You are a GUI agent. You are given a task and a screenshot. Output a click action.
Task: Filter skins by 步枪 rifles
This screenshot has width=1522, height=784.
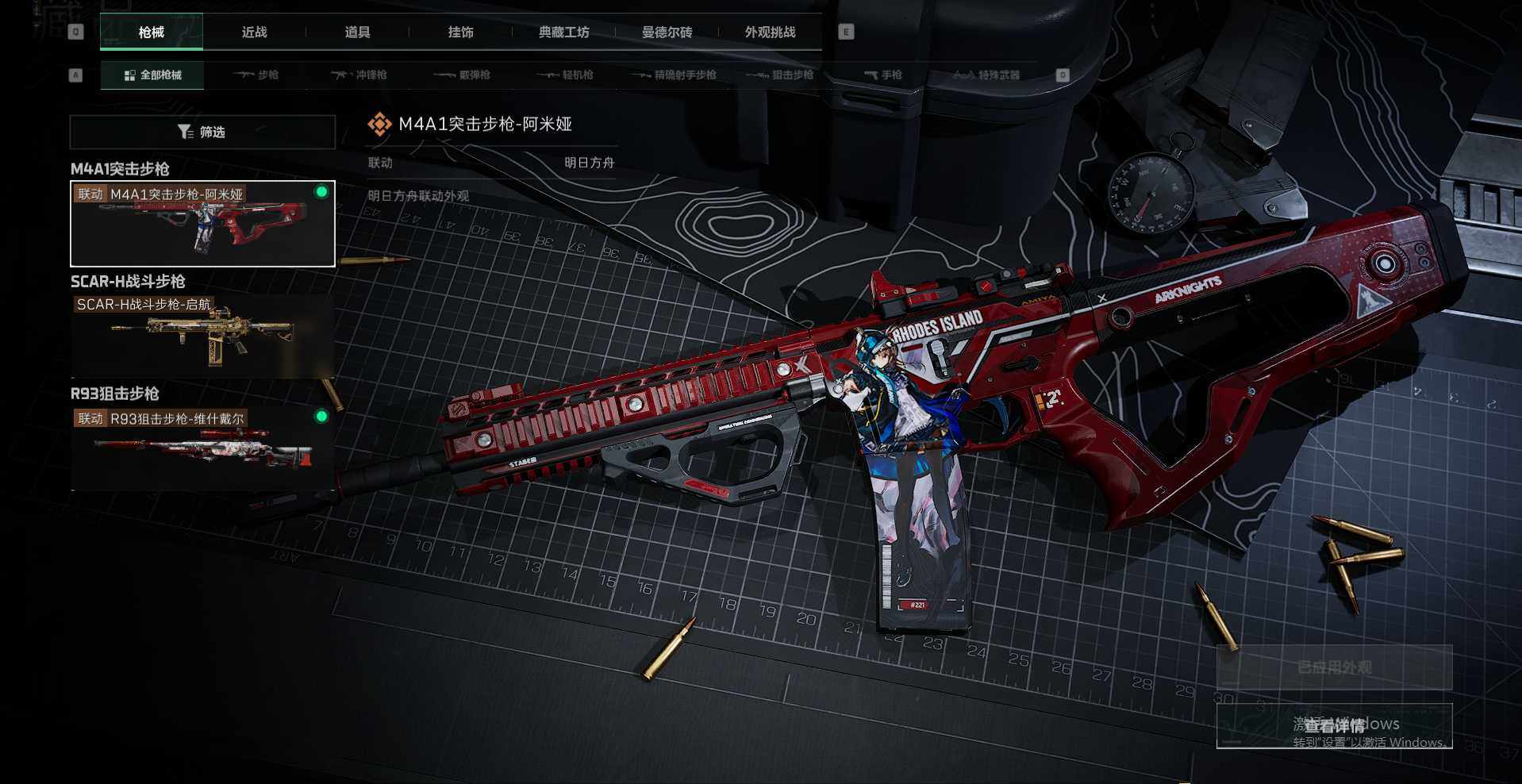[x=256, y=75]
